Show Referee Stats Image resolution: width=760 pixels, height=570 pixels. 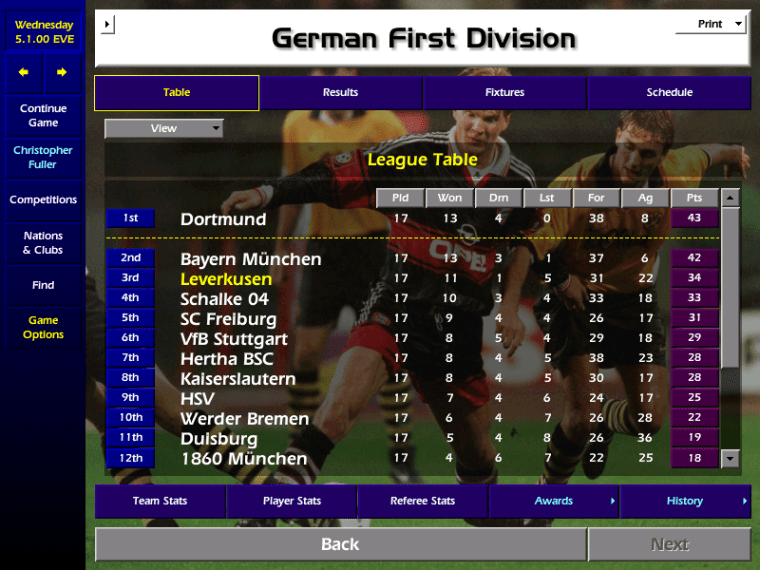click(x=422, y=501)
